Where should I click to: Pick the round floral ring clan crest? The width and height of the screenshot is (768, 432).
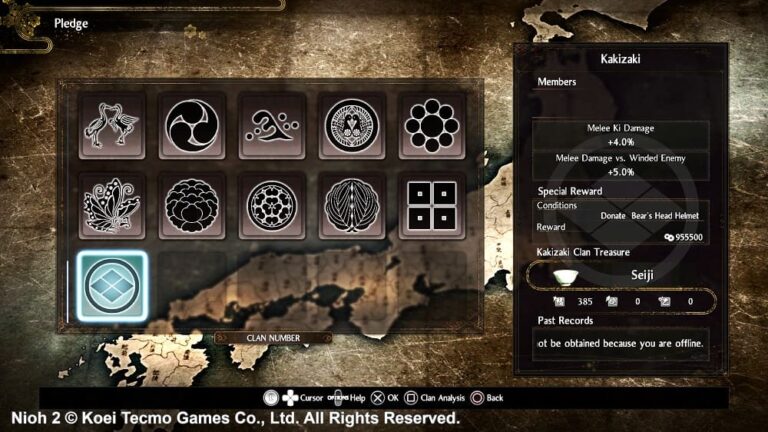pos(272,205)
